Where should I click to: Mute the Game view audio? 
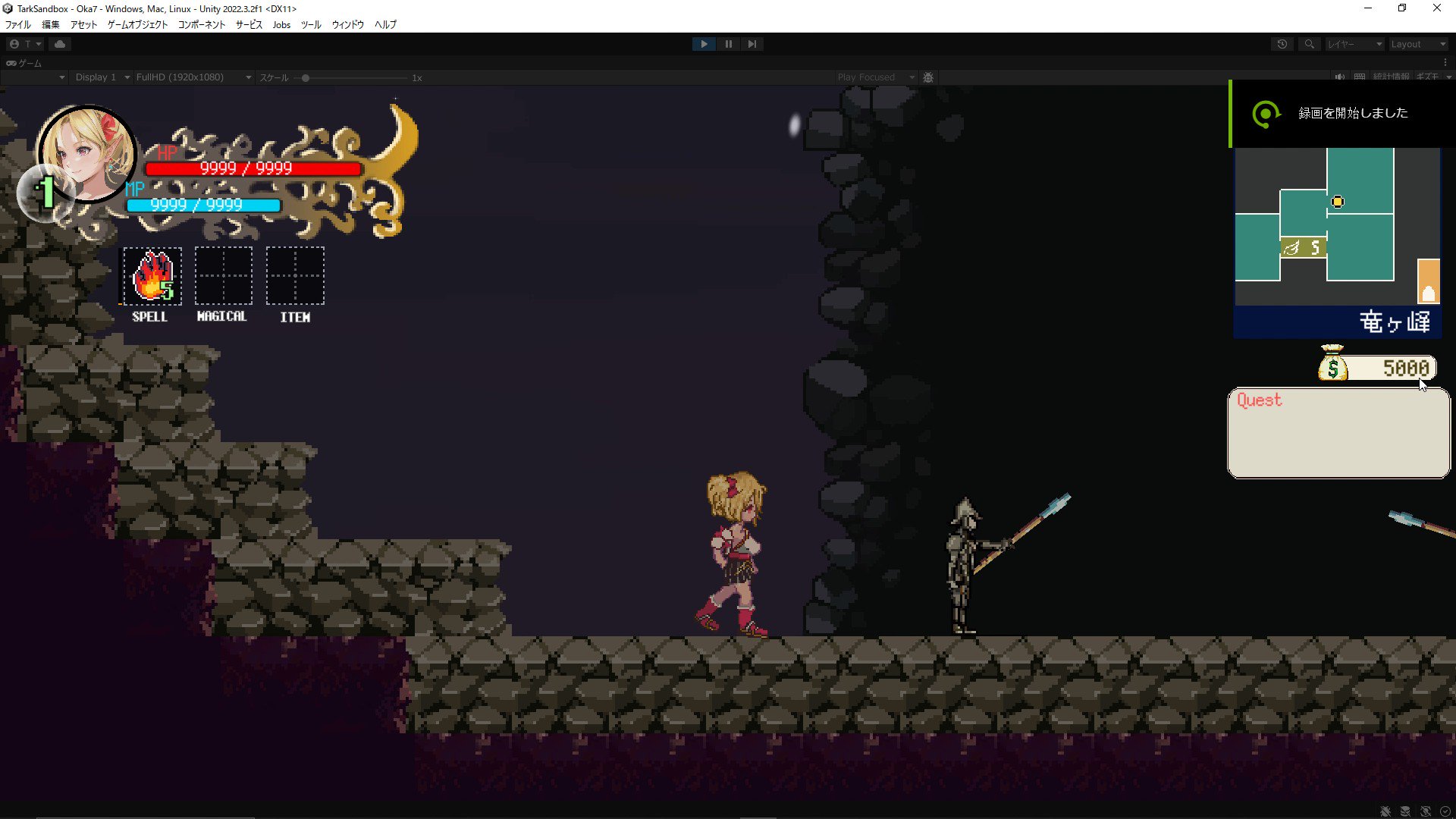tap(1339, 77)
